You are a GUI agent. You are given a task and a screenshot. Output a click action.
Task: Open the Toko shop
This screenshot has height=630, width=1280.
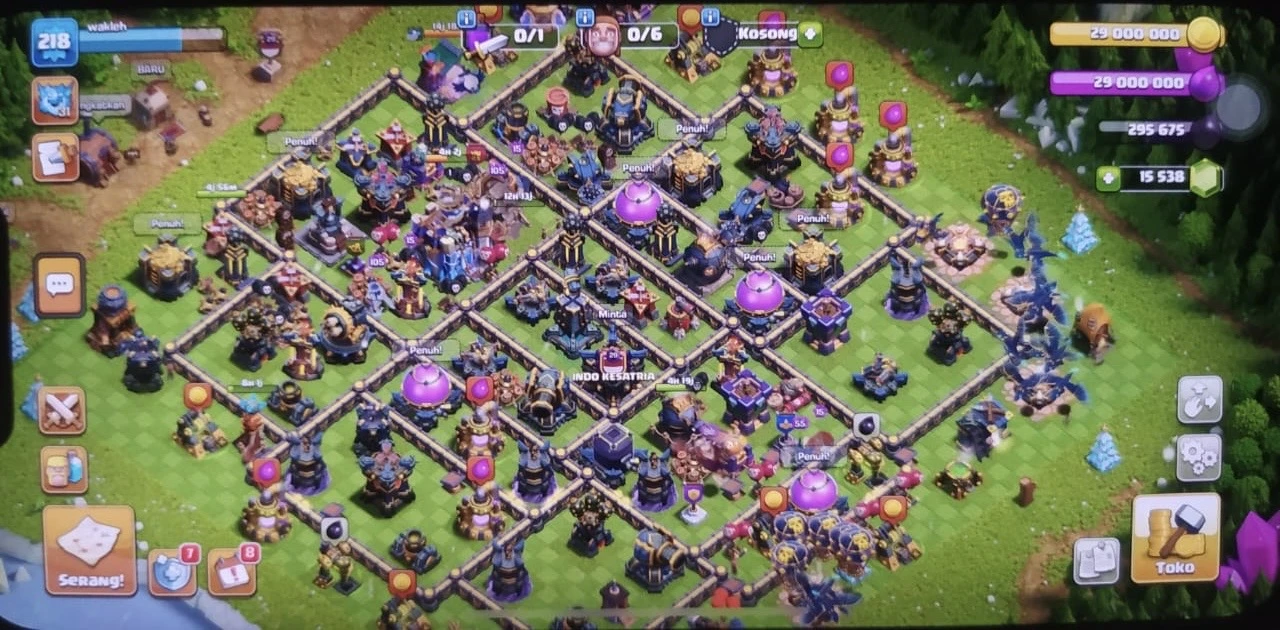pos(1175,538)
